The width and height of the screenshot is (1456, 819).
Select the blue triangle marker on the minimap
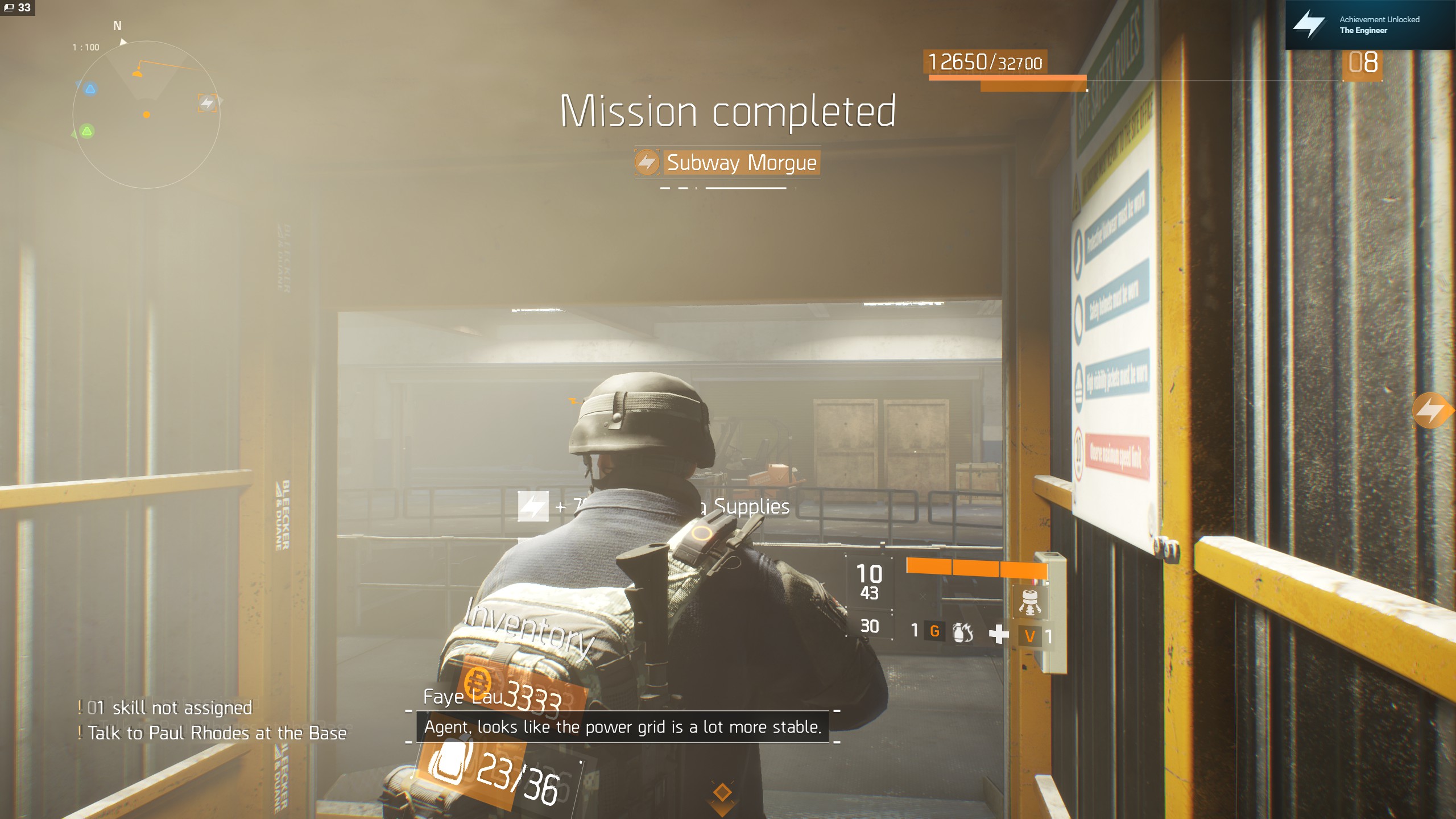coord(90,89)
